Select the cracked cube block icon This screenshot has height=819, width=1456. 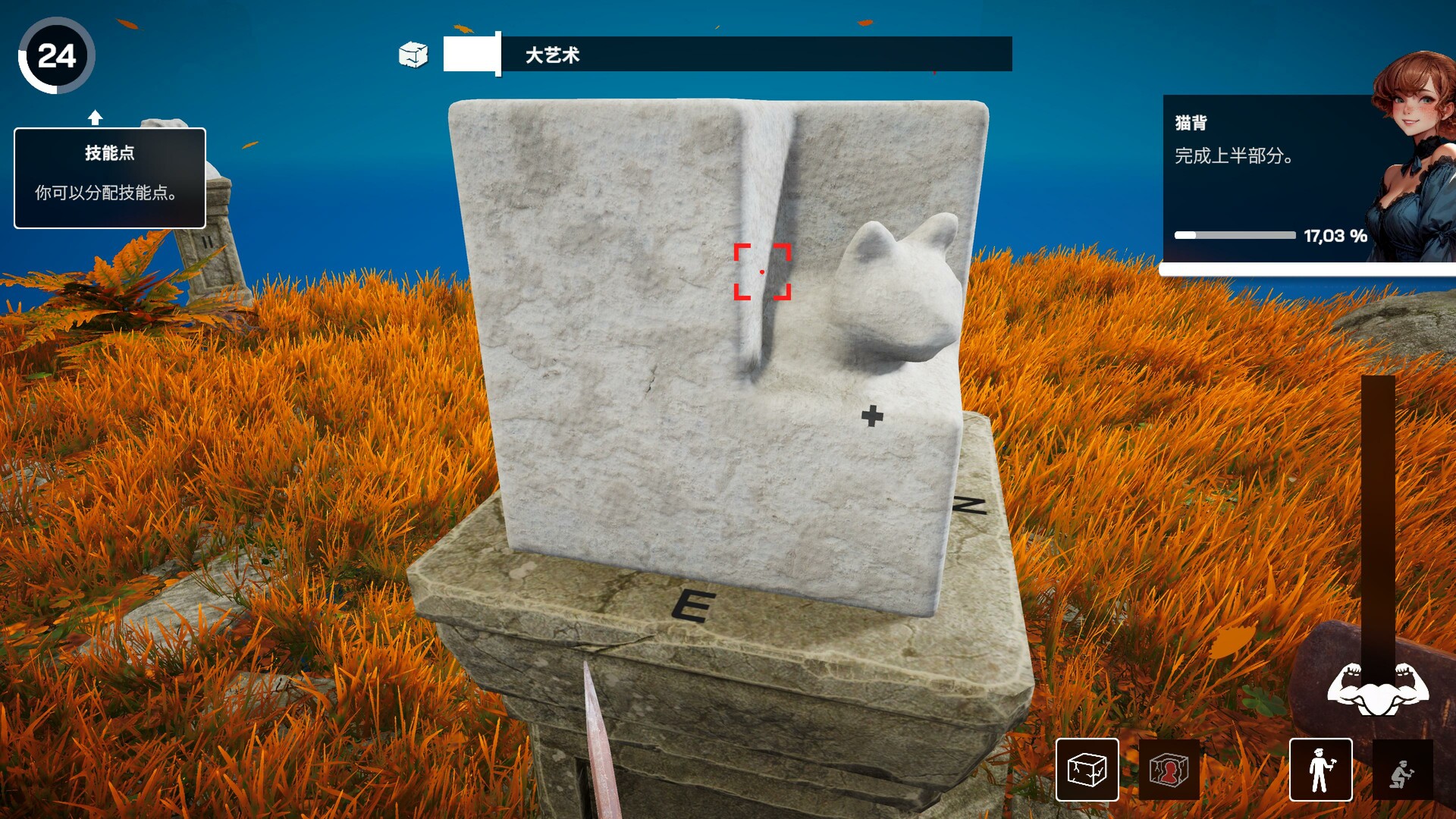coord(1086,770)
